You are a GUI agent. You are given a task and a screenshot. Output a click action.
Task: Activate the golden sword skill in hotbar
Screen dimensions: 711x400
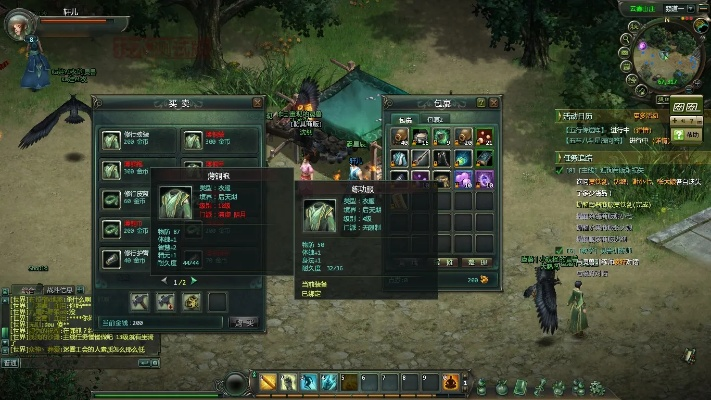268,381
